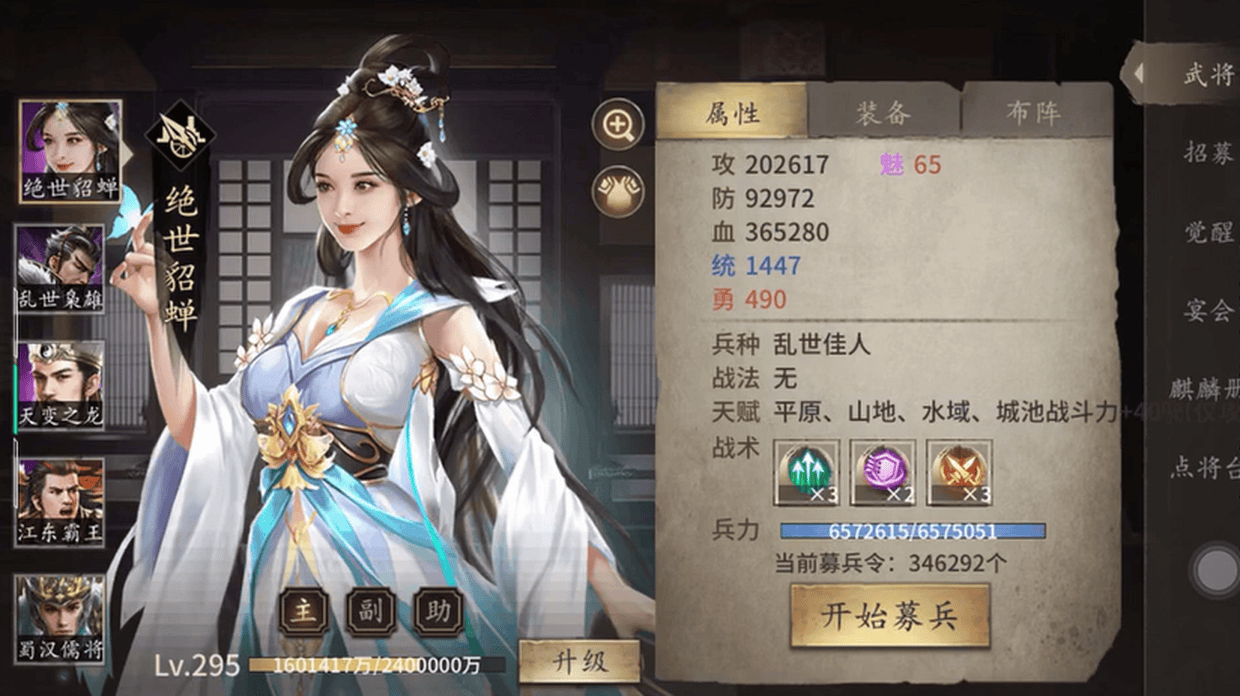Pick the 天变之龙 hero portrait
1240x696 pixels.
(x=60, y=385)
